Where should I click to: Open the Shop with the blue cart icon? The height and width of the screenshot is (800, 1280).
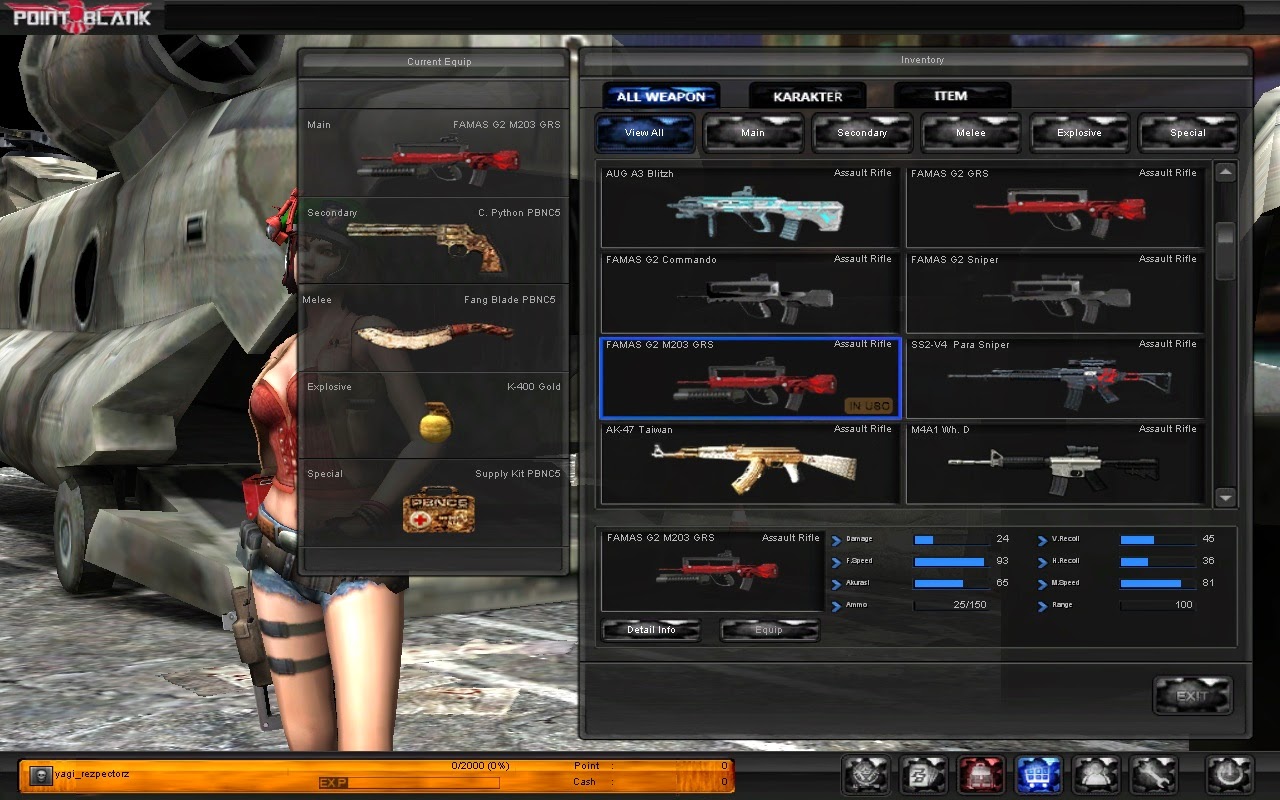(x=1040, y=775)
